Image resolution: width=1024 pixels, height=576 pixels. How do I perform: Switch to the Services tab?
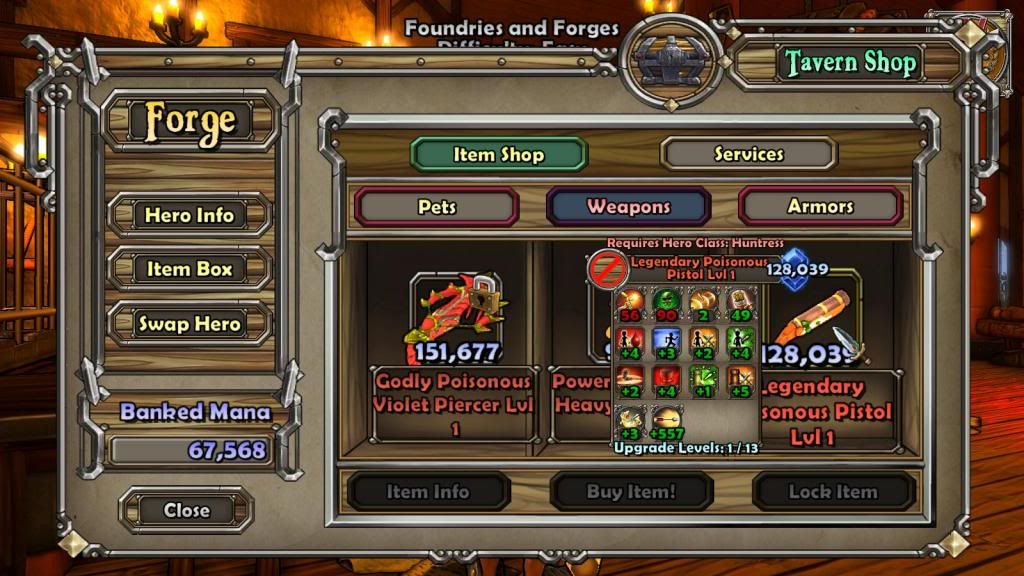748,154
